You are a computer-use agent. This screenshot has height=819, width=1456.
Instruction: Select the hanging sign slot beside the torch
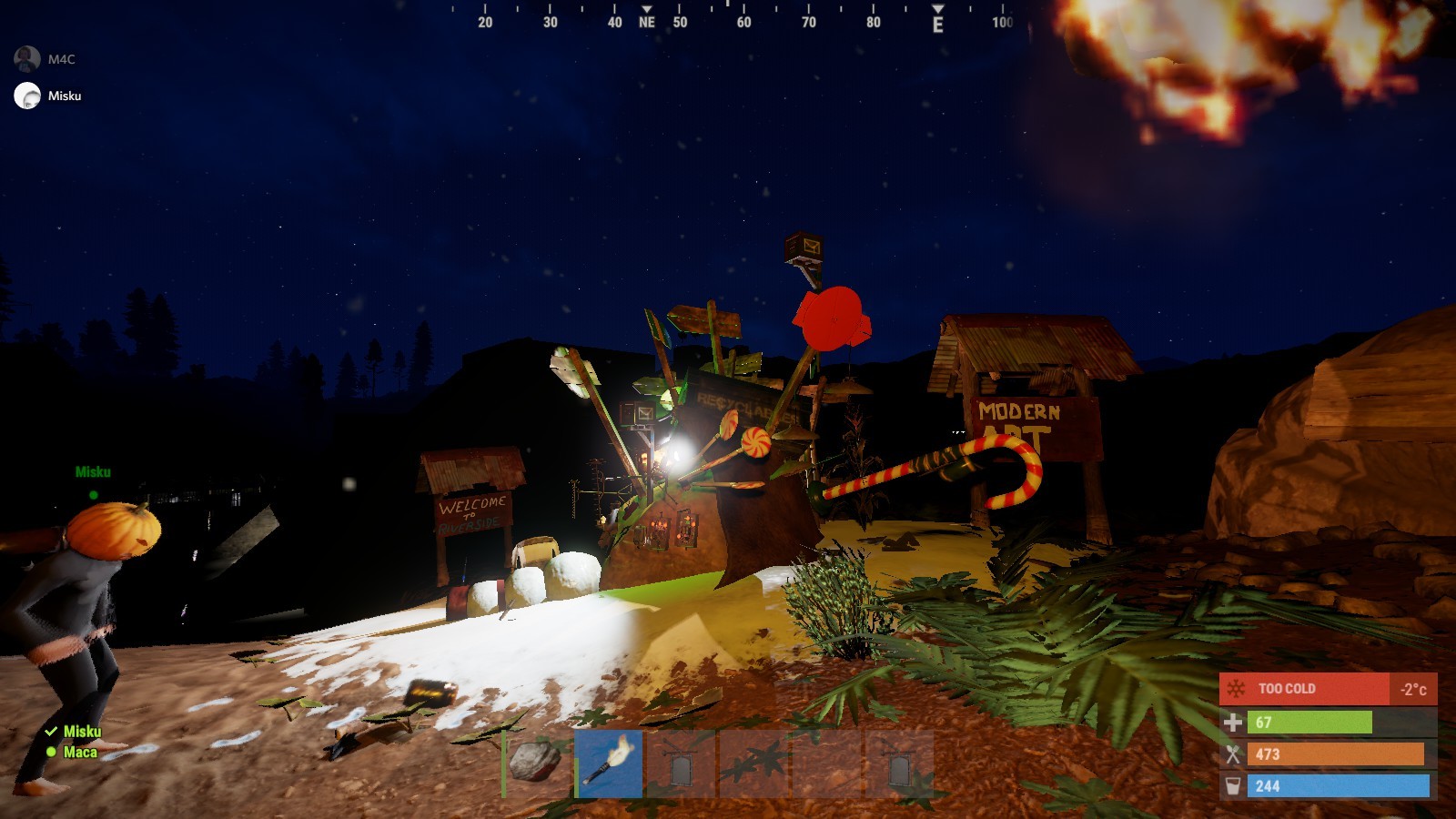pos(681,763)
